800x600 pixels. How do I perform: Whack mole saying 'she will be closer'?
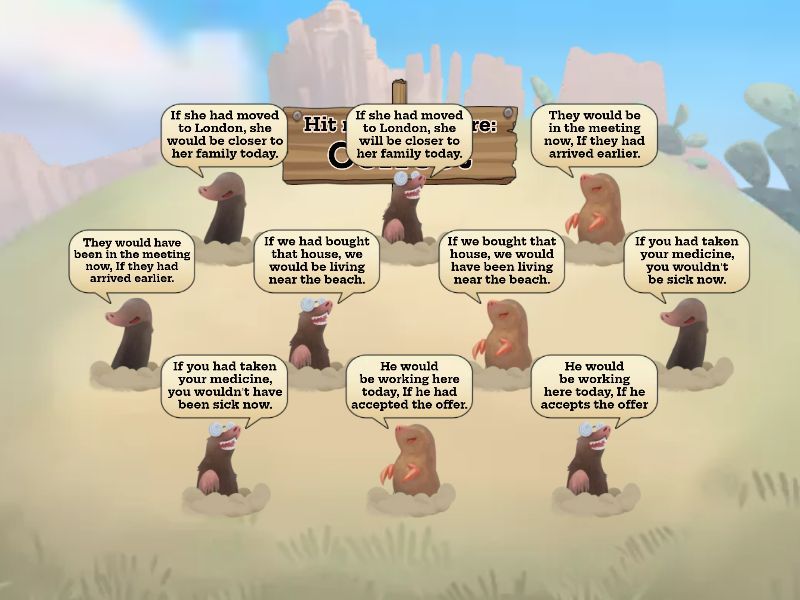pos(406,207)
